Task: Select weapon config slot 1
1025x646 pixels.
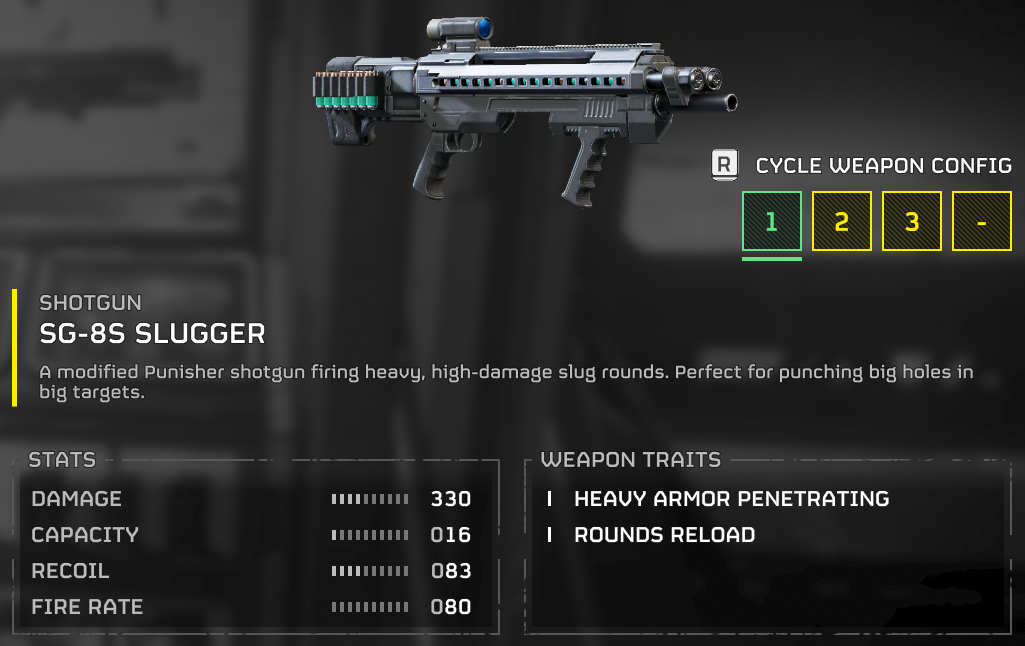Action: (771, 221)
